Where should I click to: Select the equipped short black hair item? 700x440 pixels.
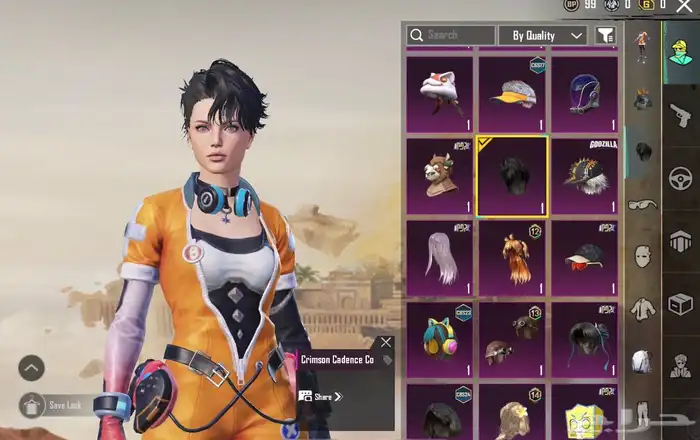pos(512,177)
